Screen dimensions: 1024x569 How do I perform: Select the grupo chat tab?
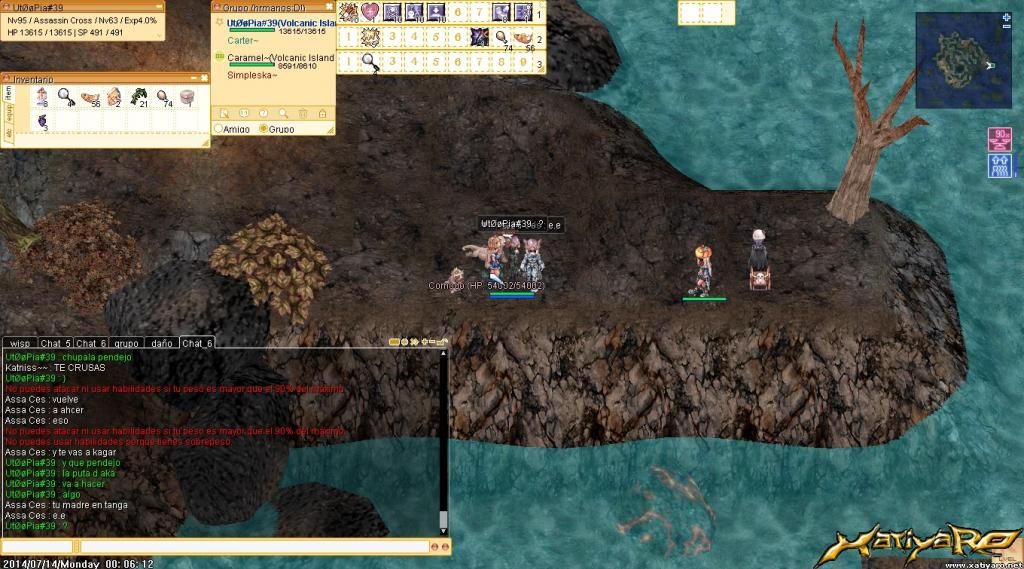pos(125,343)
